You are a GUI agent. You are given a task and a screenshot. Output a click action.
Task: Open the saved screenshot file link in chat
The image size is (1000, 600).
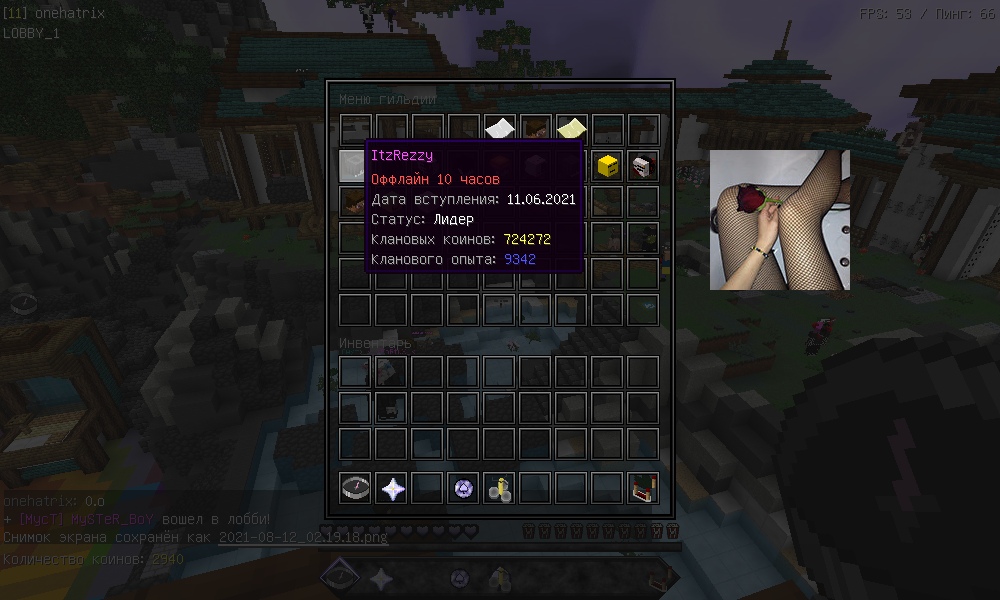point(302,537)
